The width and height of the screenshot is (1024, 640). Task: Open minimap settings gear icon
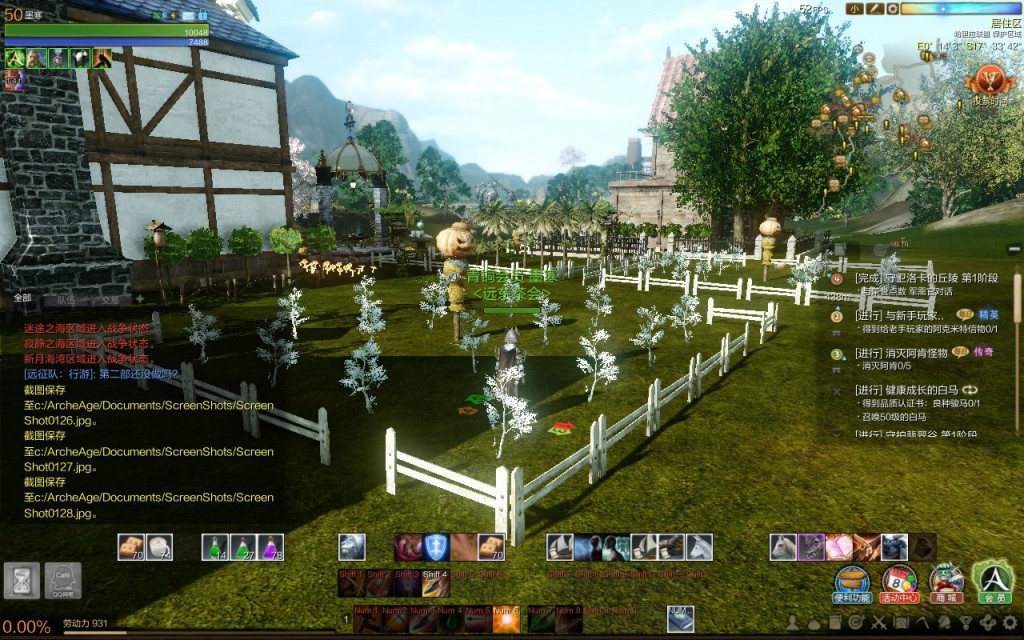point(890,8)
